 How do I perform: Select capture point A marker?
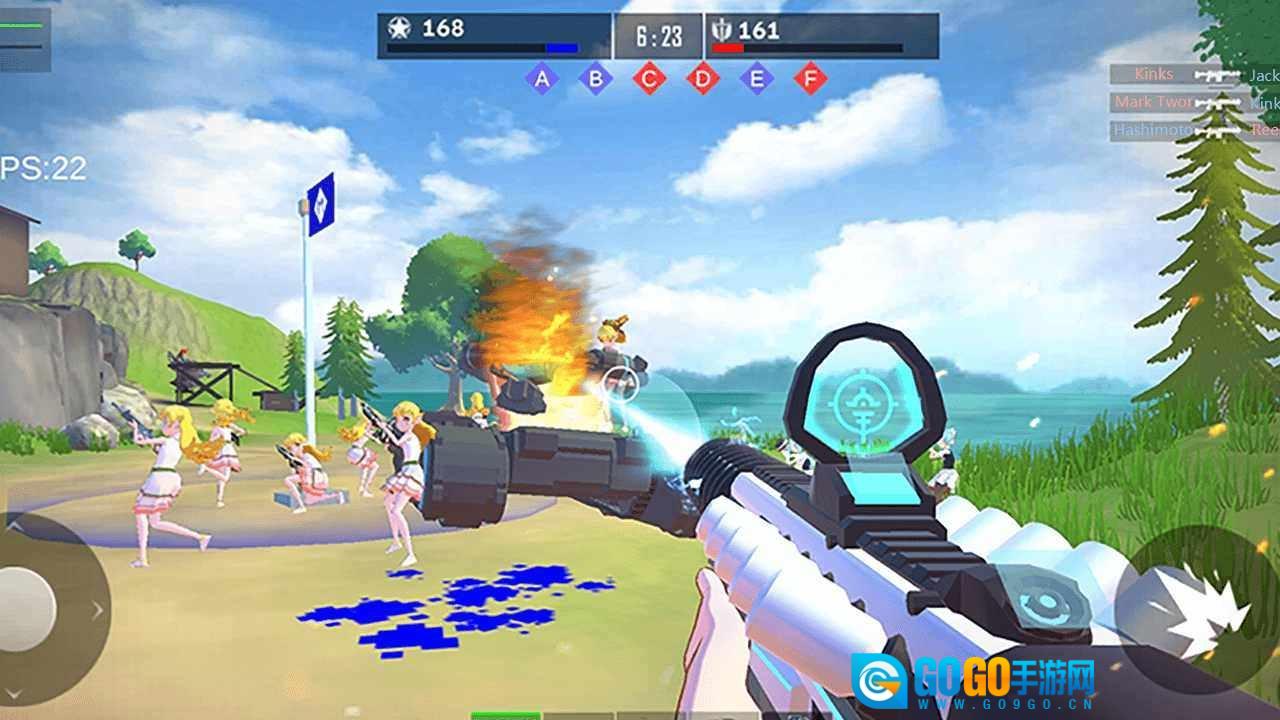click(542, 78)
